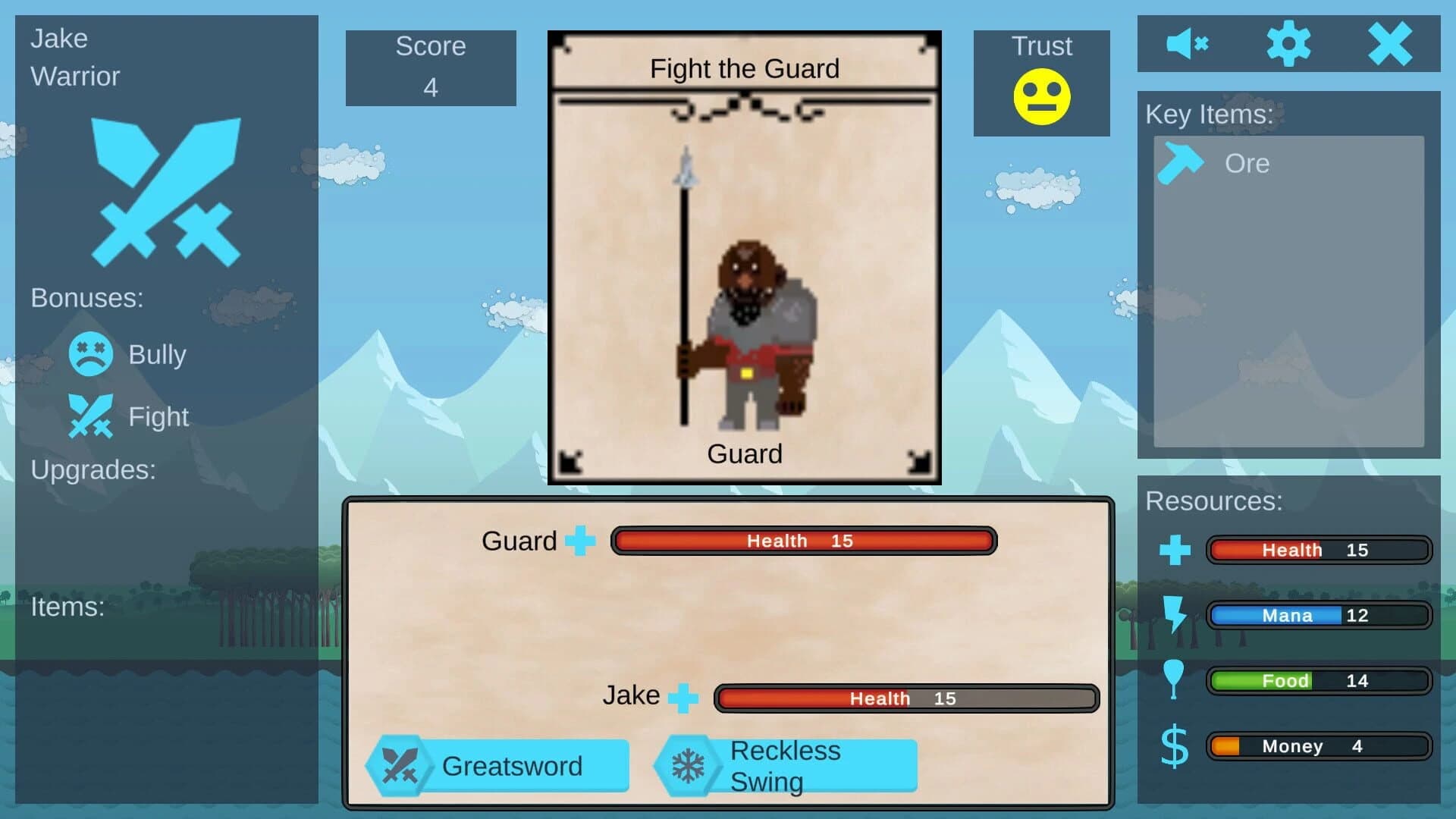Image resolution: width=1456 pixels, height=819 pixels.
Task: Open the settings gear menu
Action: pyautogui.click(x=1290, y=43)
